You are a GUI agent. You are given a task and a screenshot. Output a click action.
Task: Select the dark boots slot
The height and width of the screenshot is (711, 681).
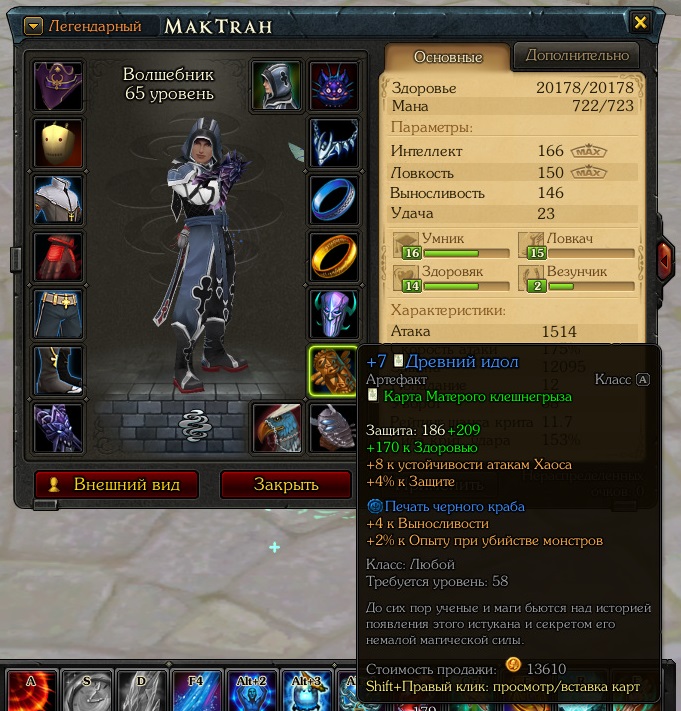coord(58,371)
